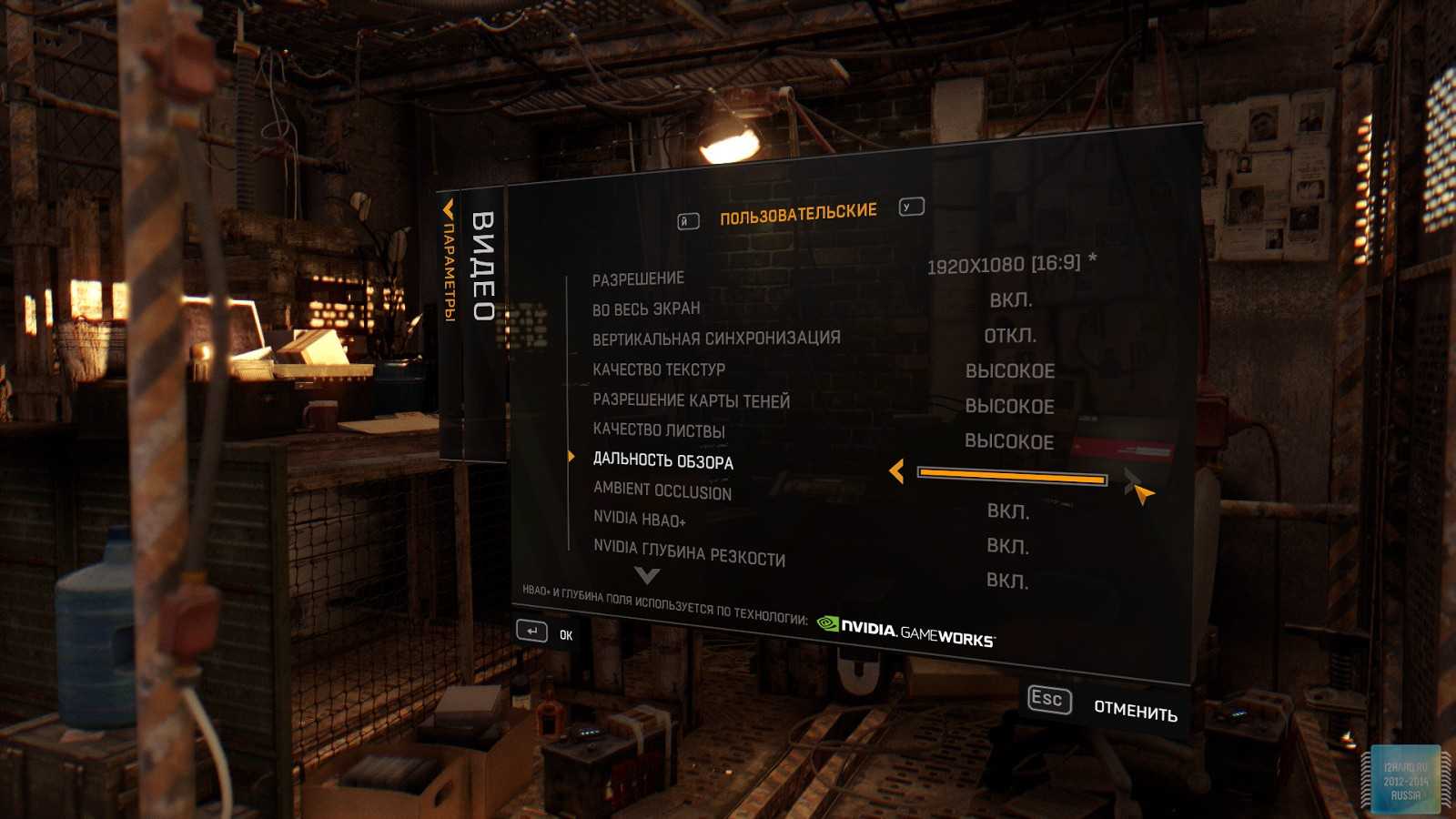Decrease view distance with left arrow
Viewport: 1456px width, 819px height.
pyautogui.click(x=896, y=470)
